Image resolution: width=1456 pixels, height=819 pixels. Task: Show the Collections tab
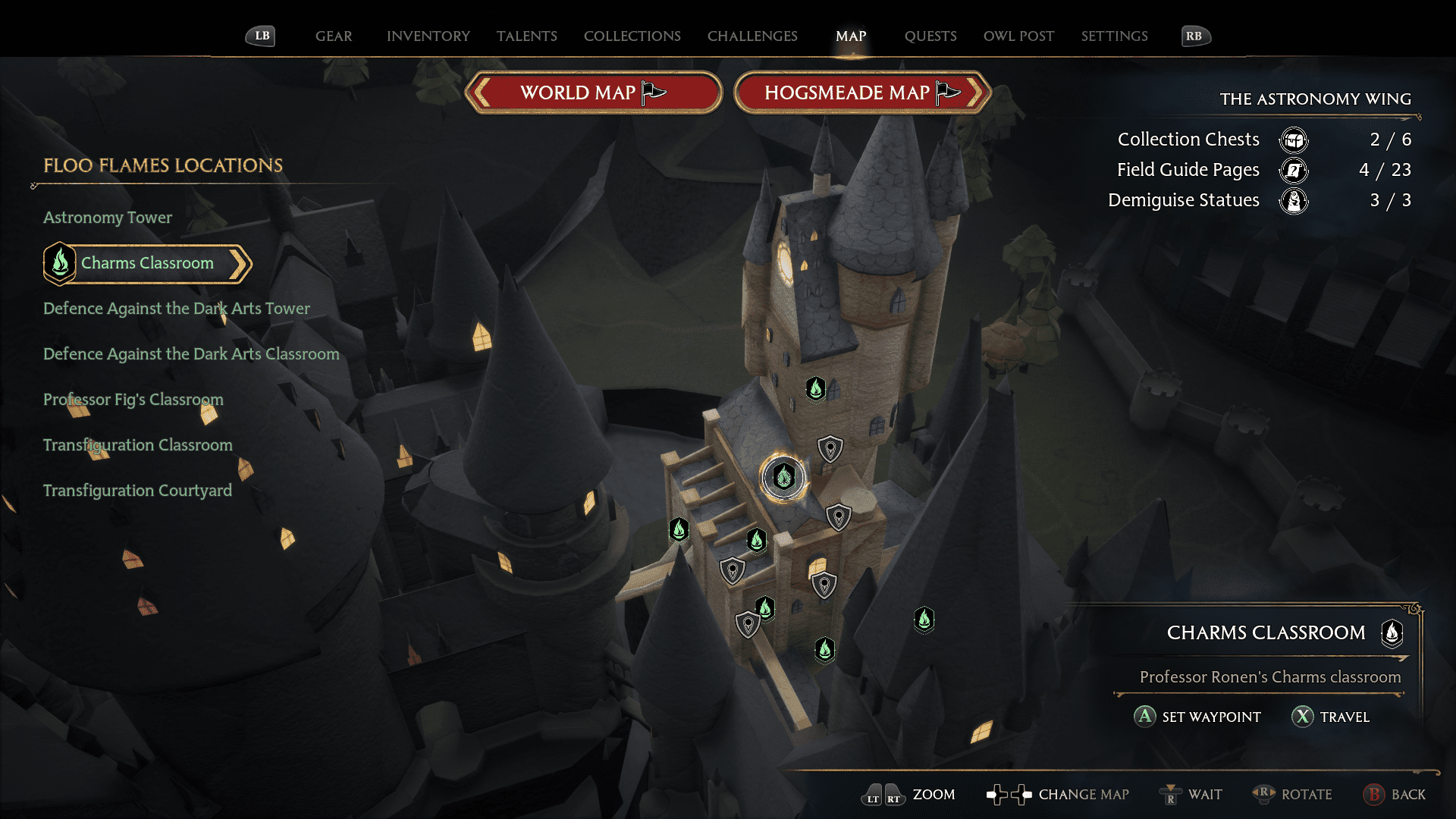tap(632, 36)
